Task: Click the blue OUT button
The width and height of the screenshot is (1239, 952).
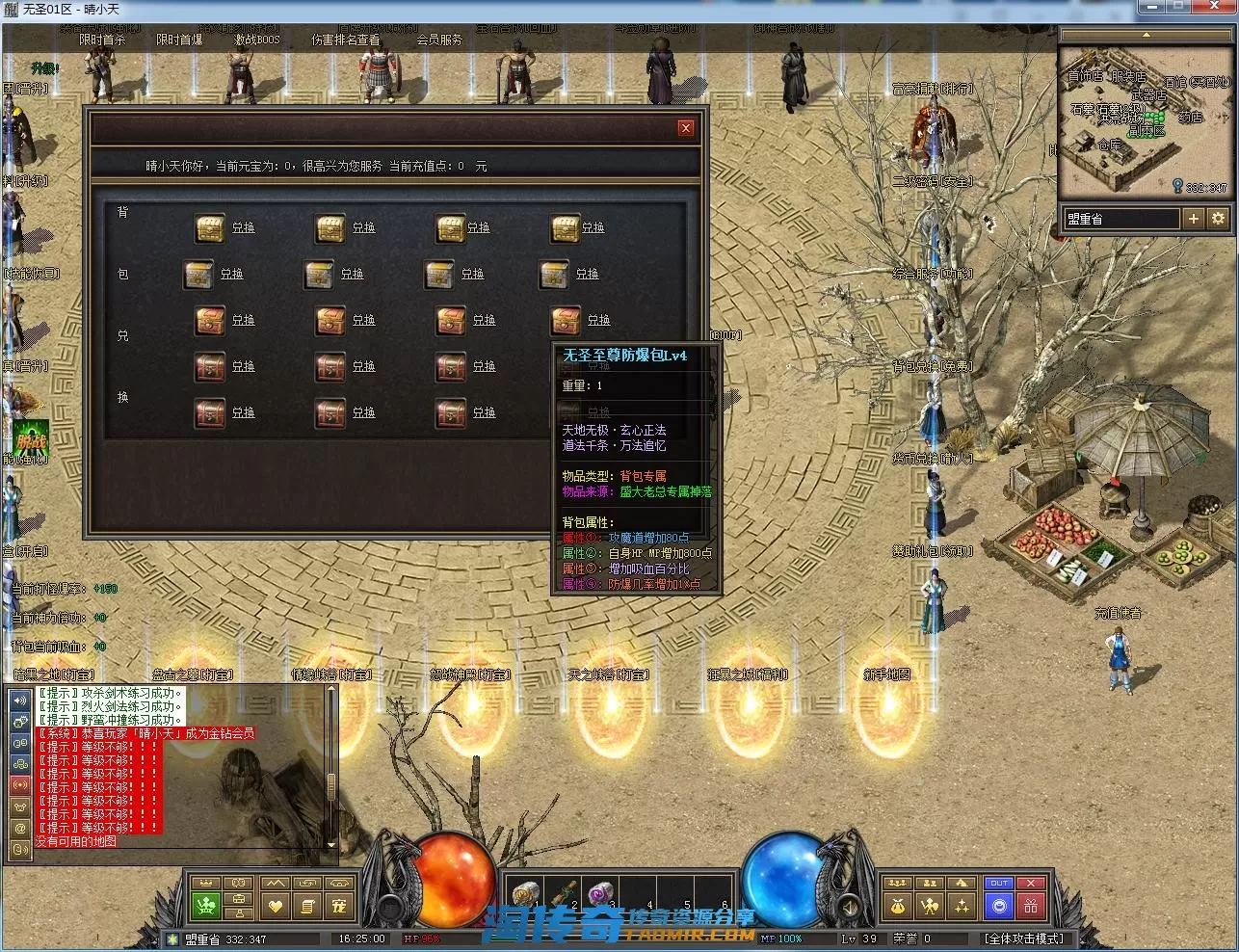Action: coord(999,883)
